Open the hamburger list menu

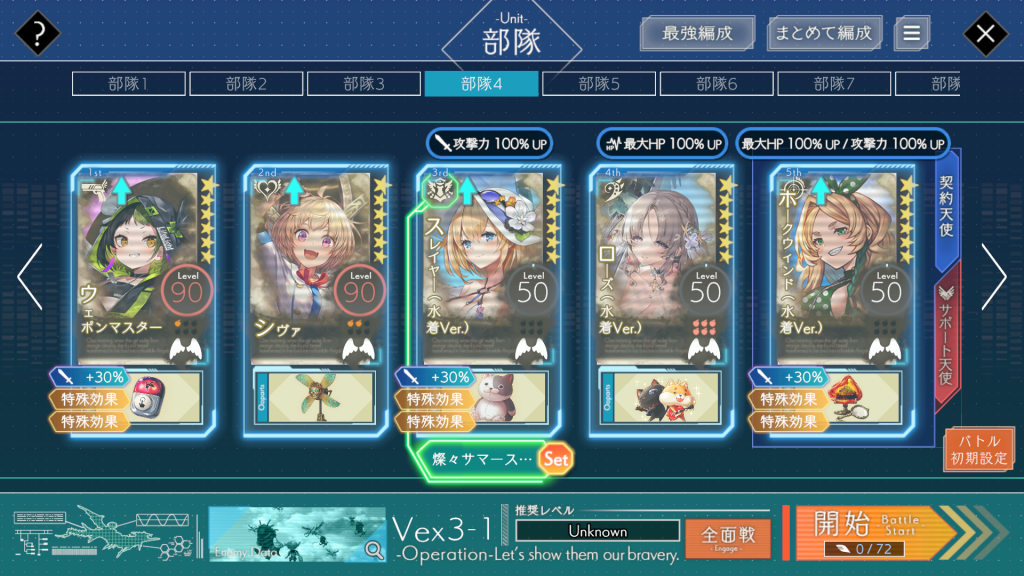tap(911, 33)
